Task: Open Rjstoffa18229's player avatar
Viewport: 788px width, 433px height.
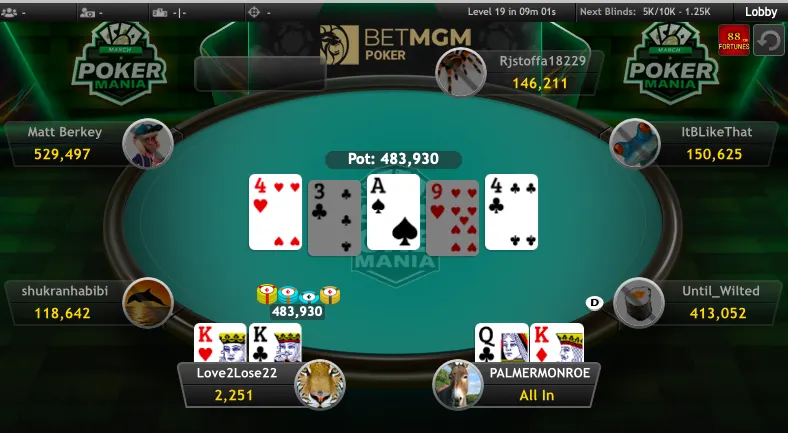Action: (x=462, y=72)
